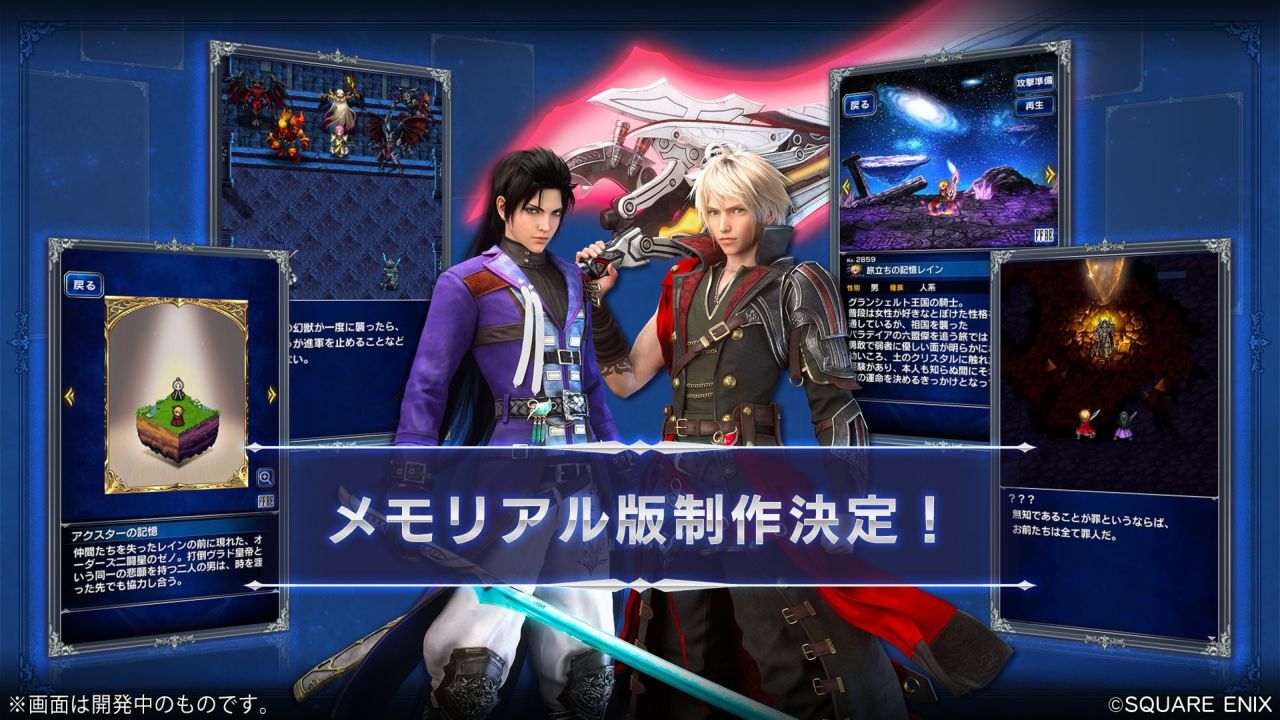The height and width of the screenshot is (720, 1280).
Task: Select Rain's portrait icon on unit card No.2859
Action: click(x=853, y=270)
